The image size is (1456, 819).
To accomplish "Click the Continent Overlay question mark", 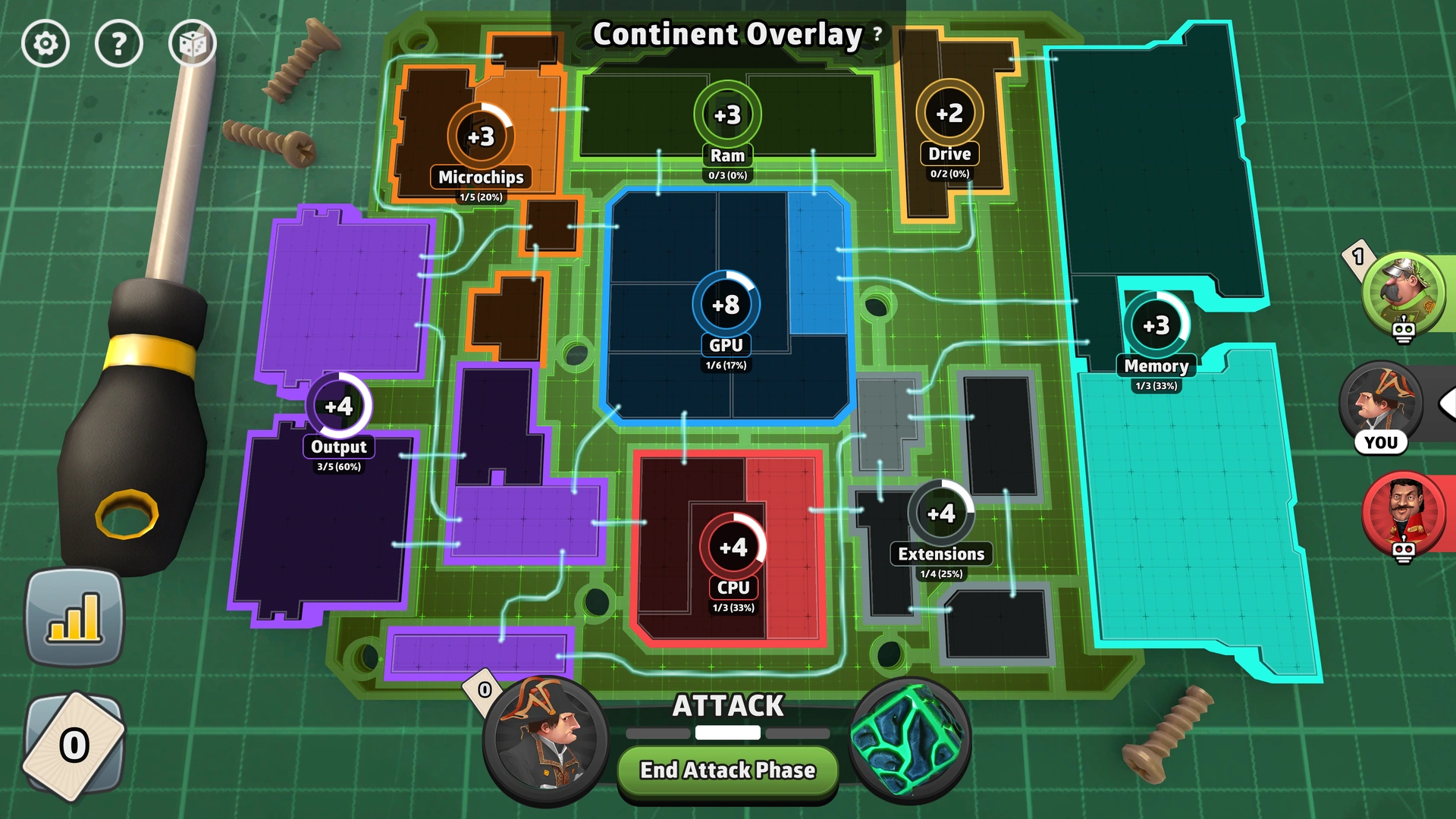I will pyautogui.click(x=877, y=34).
